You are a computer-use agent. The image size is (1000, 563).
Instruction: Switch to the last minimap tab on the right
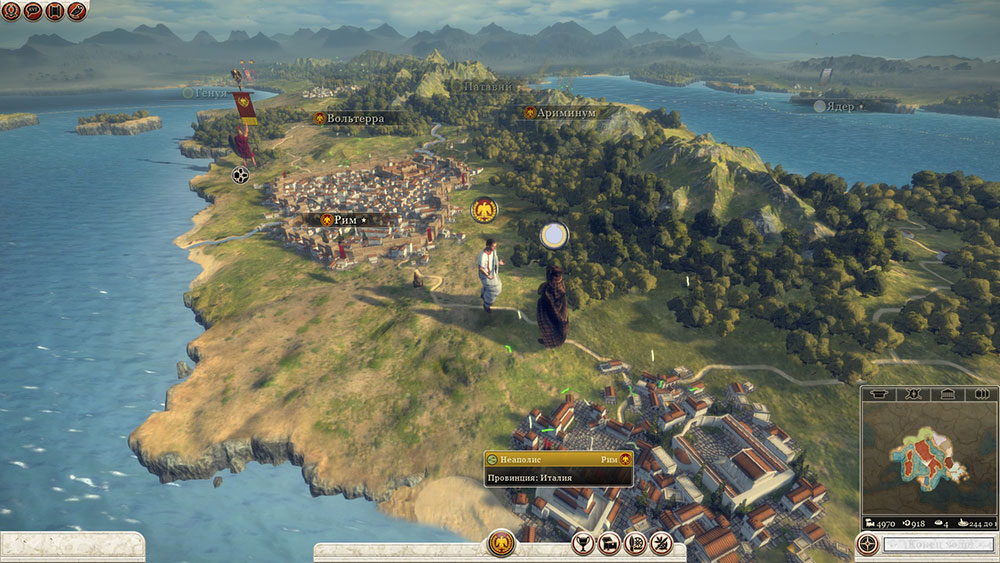pos(981,393)
